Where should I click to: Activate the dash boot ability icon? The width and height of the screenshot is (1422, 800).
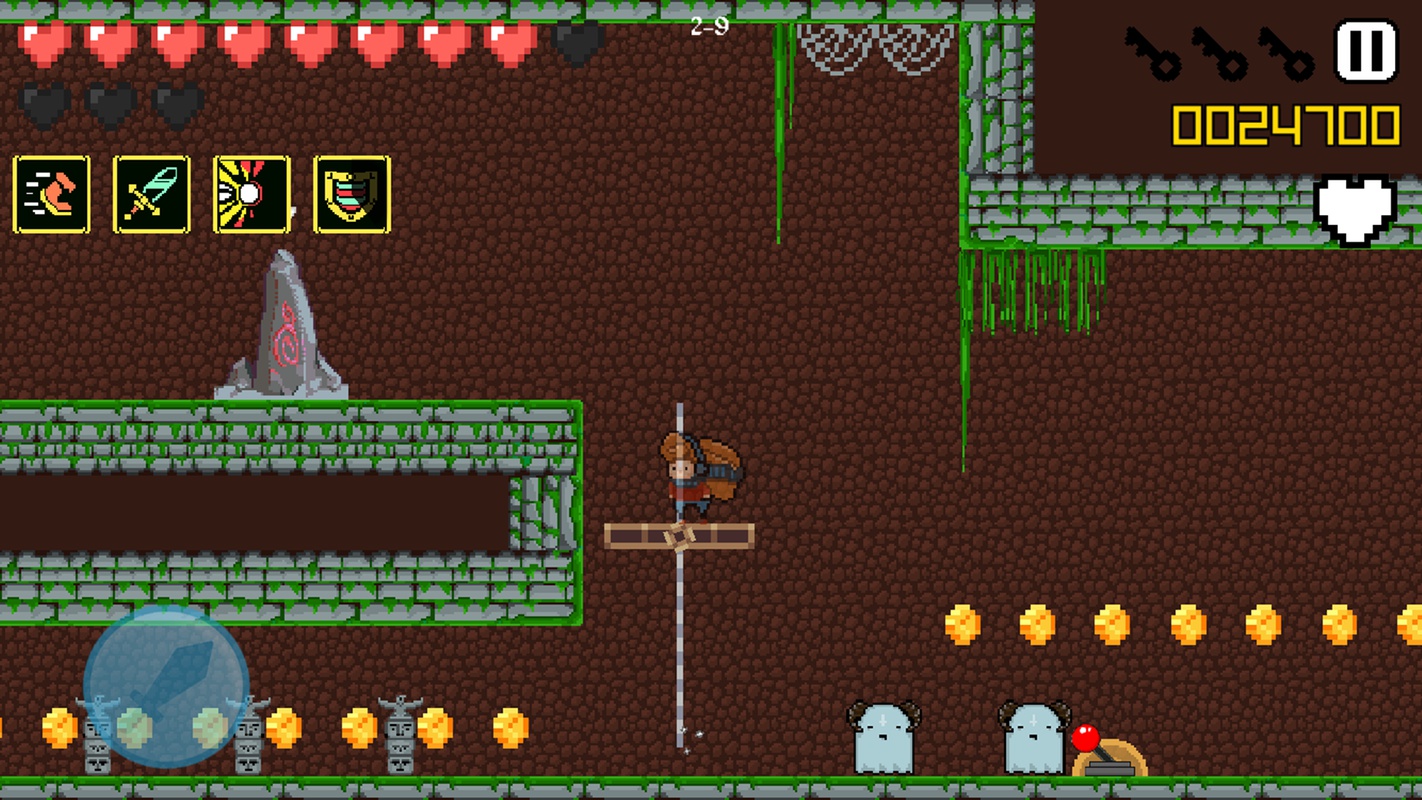click(x=52, y=194)
